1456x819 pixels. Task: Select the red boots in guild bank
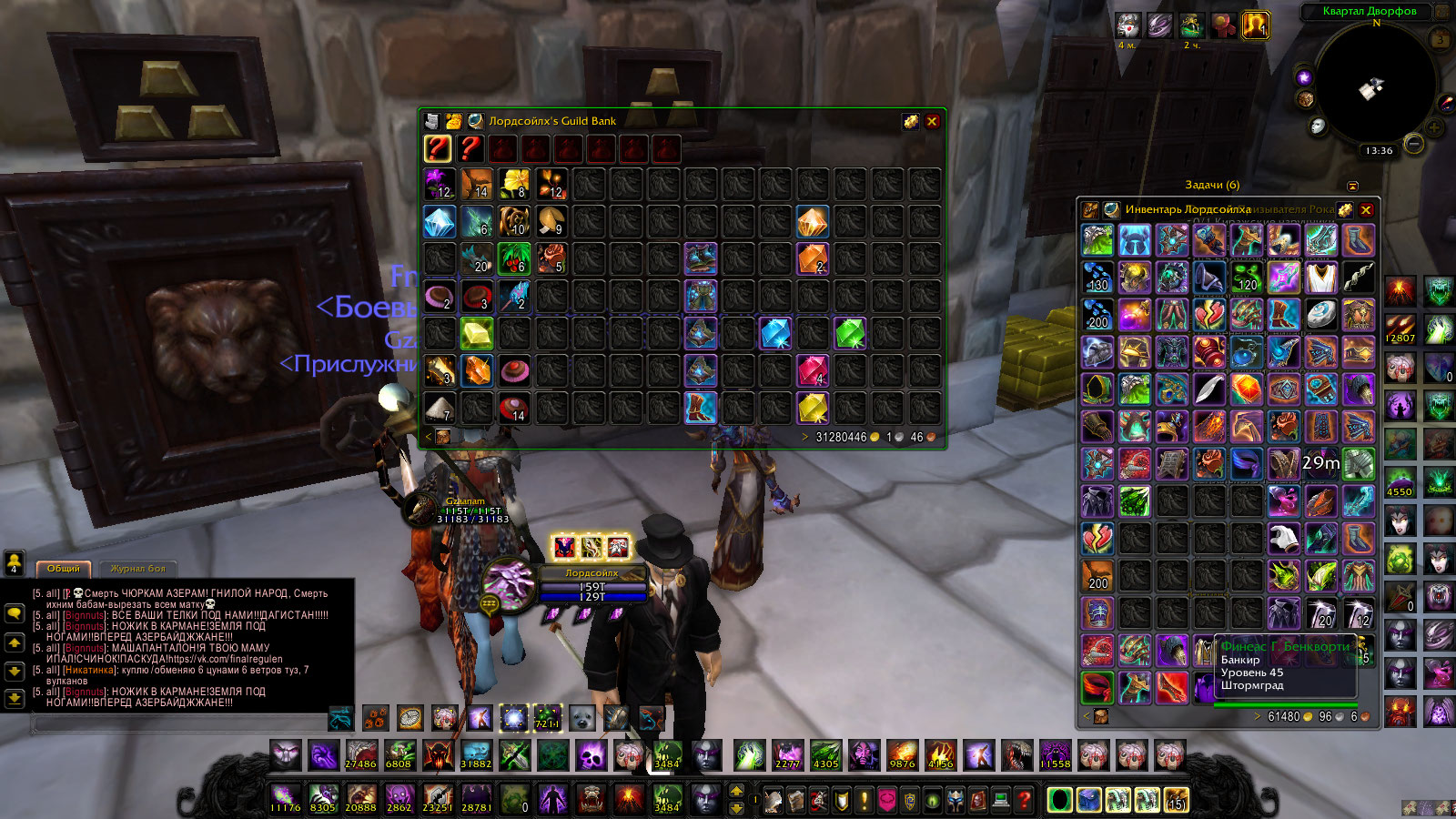tap(701, 408)
